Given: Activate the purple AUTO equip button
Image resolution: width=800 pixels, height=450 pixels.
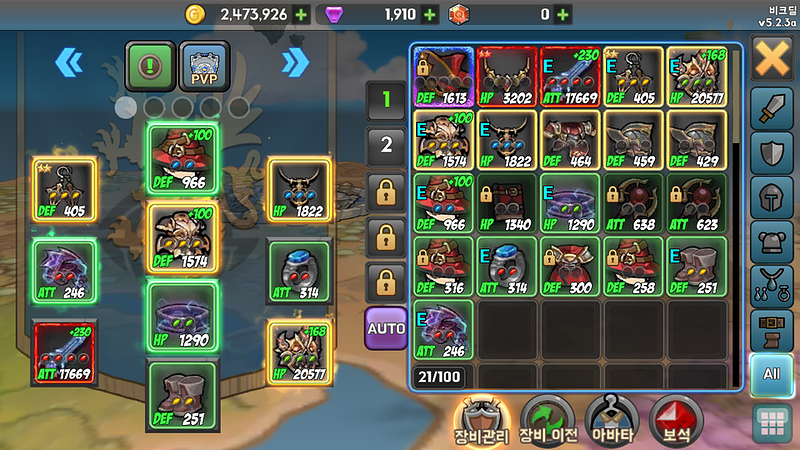Looking at the screenshot, I should [x=385, y=328].
